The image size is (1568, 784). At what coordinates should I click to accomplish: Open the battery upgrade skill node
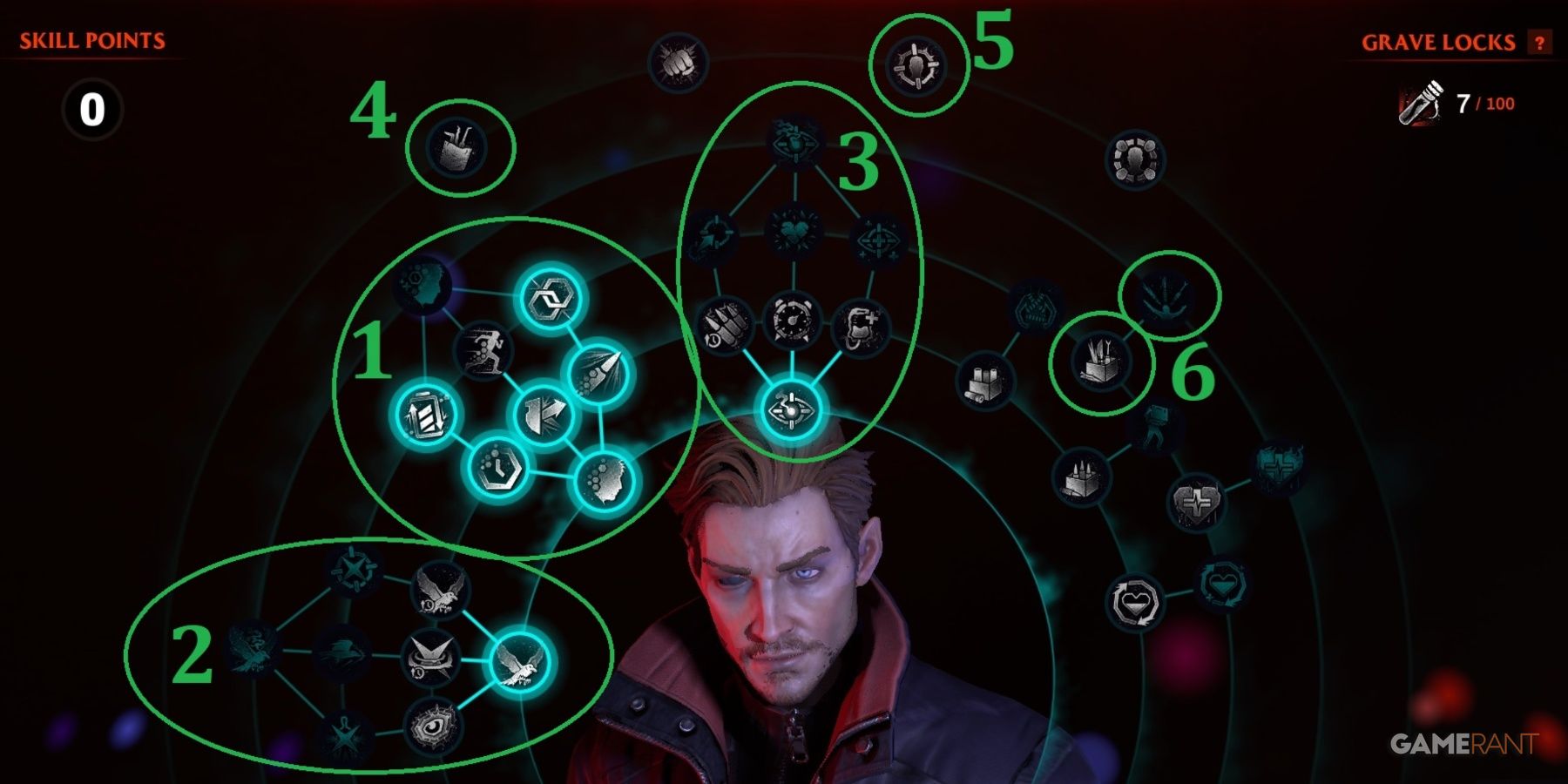pyautogui.click(x=424, y=413)
